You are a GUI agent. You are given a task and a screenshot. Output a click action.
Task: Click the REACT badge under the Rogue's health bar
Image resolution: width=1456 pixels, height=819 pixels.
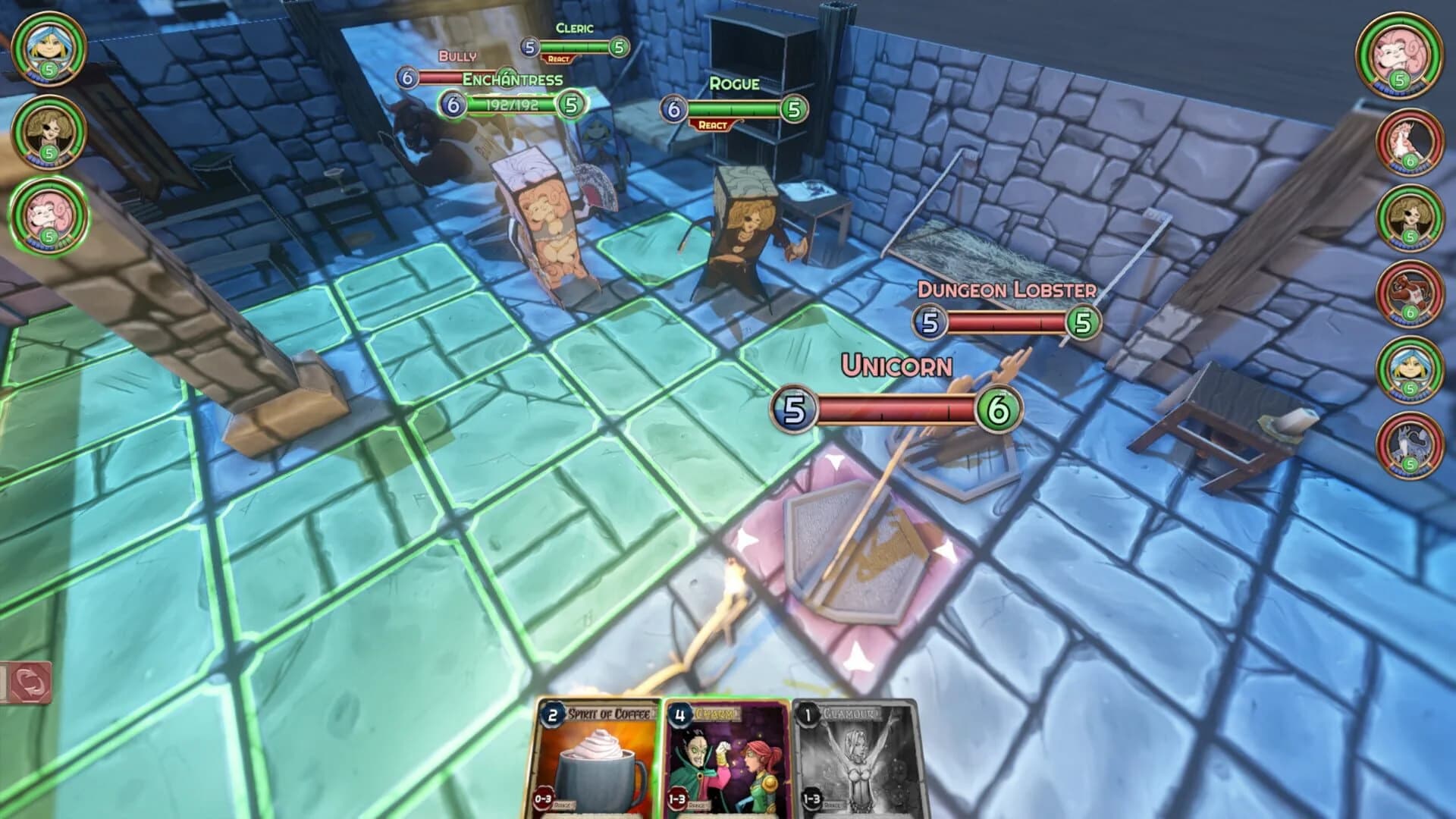coord(711,124)
